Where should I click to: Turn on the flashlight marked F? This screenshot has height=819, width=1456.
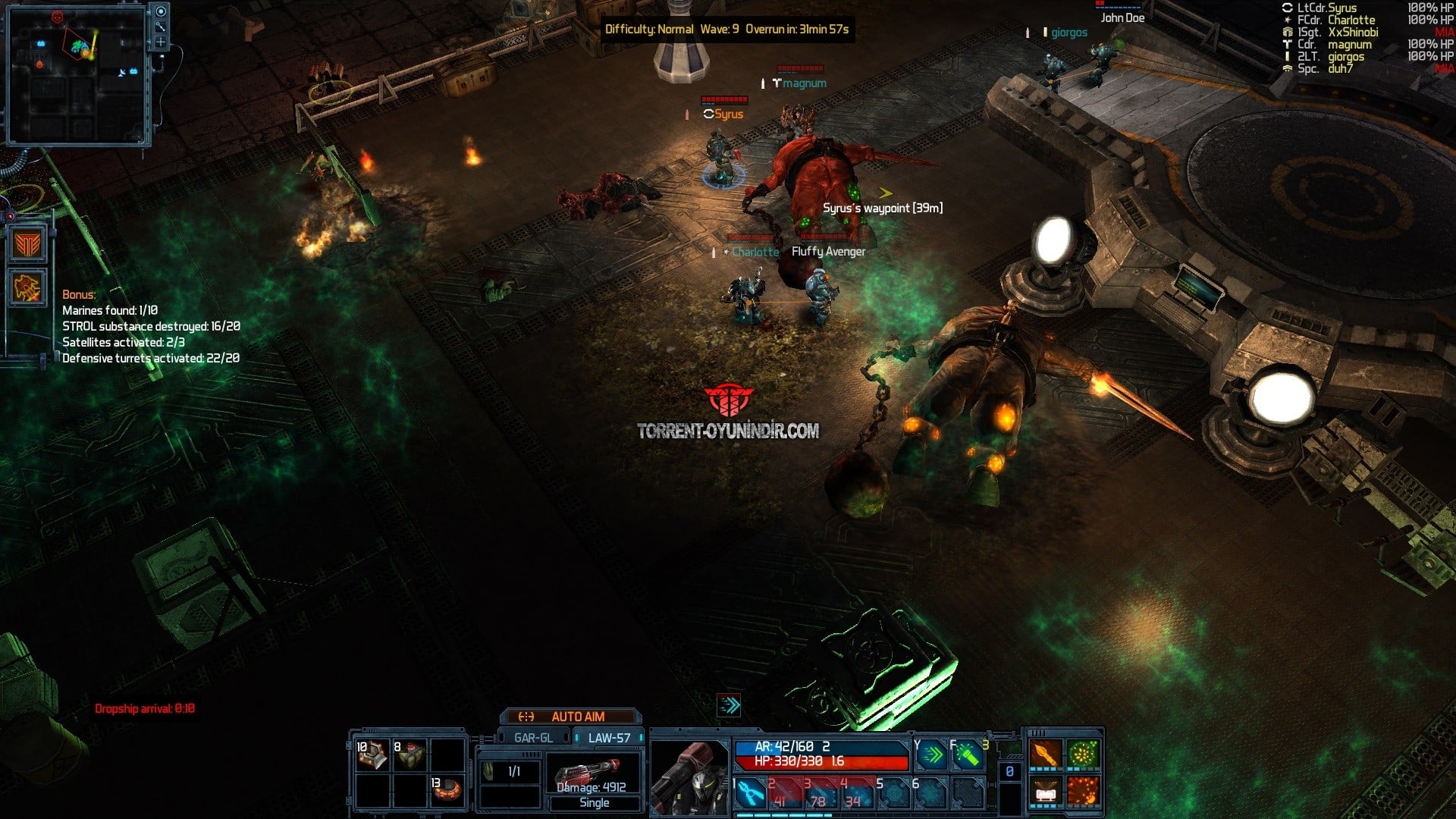point(967,755)
